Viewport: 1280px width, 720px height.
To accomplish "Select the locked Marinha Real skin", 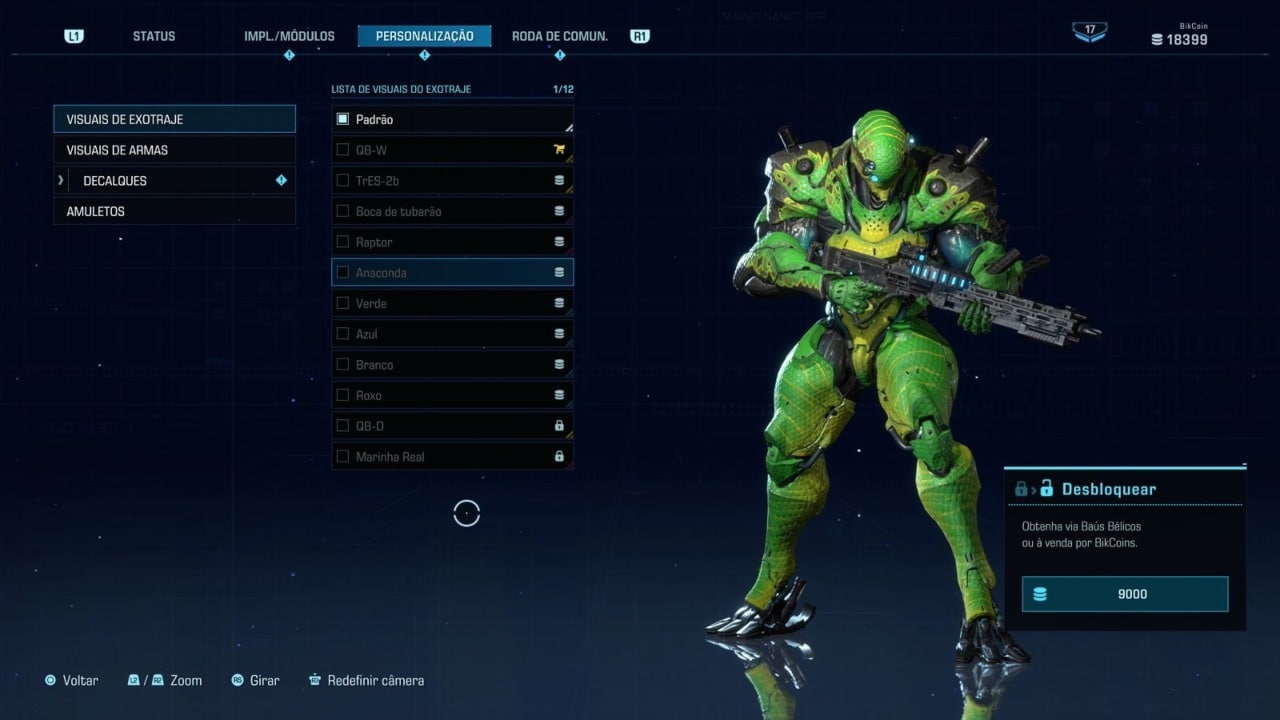I will 452,457.
